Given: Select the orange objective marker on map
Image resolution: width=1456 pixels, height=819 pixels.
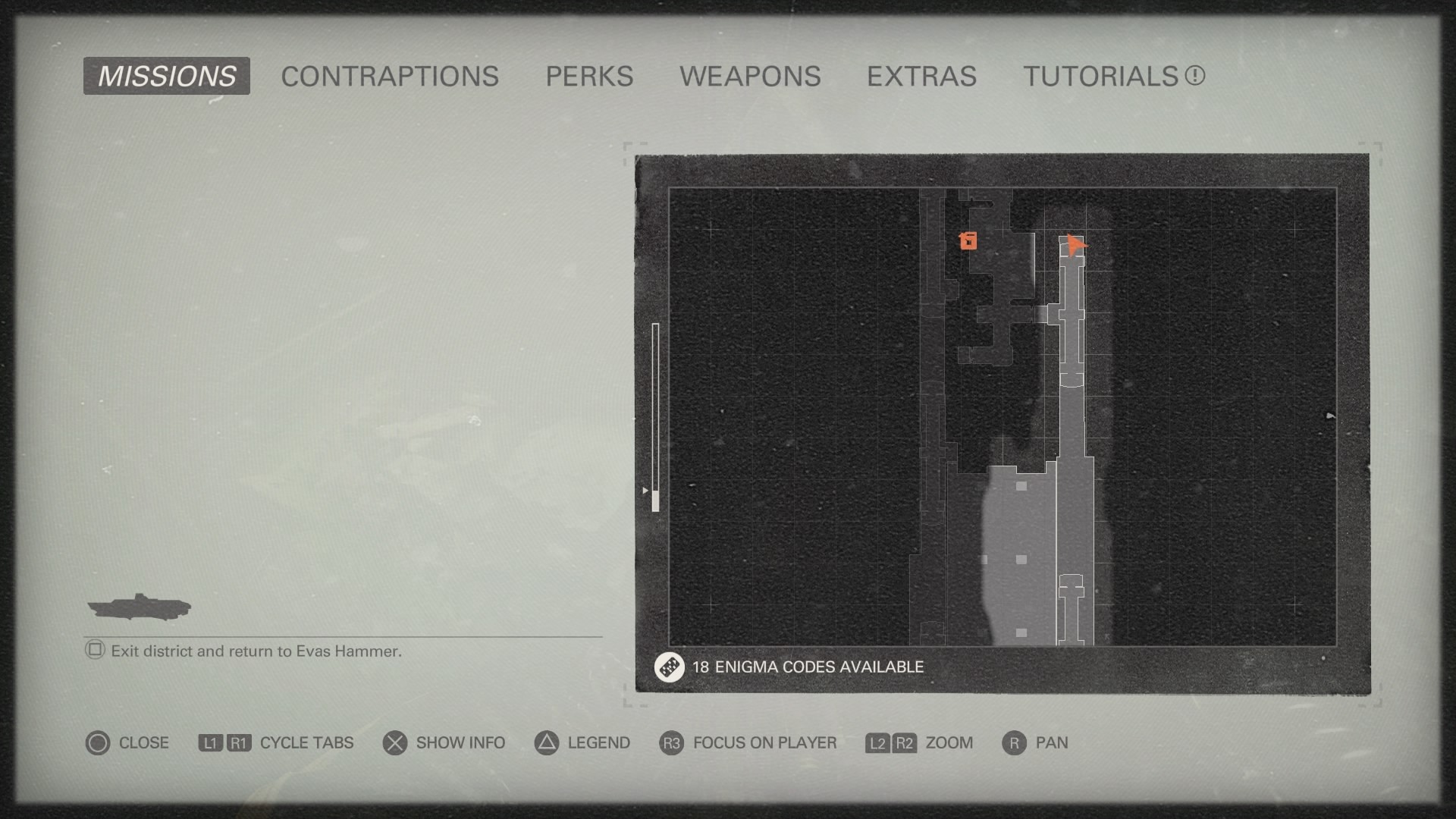Looking at the screenshot, I should [968, 241].
